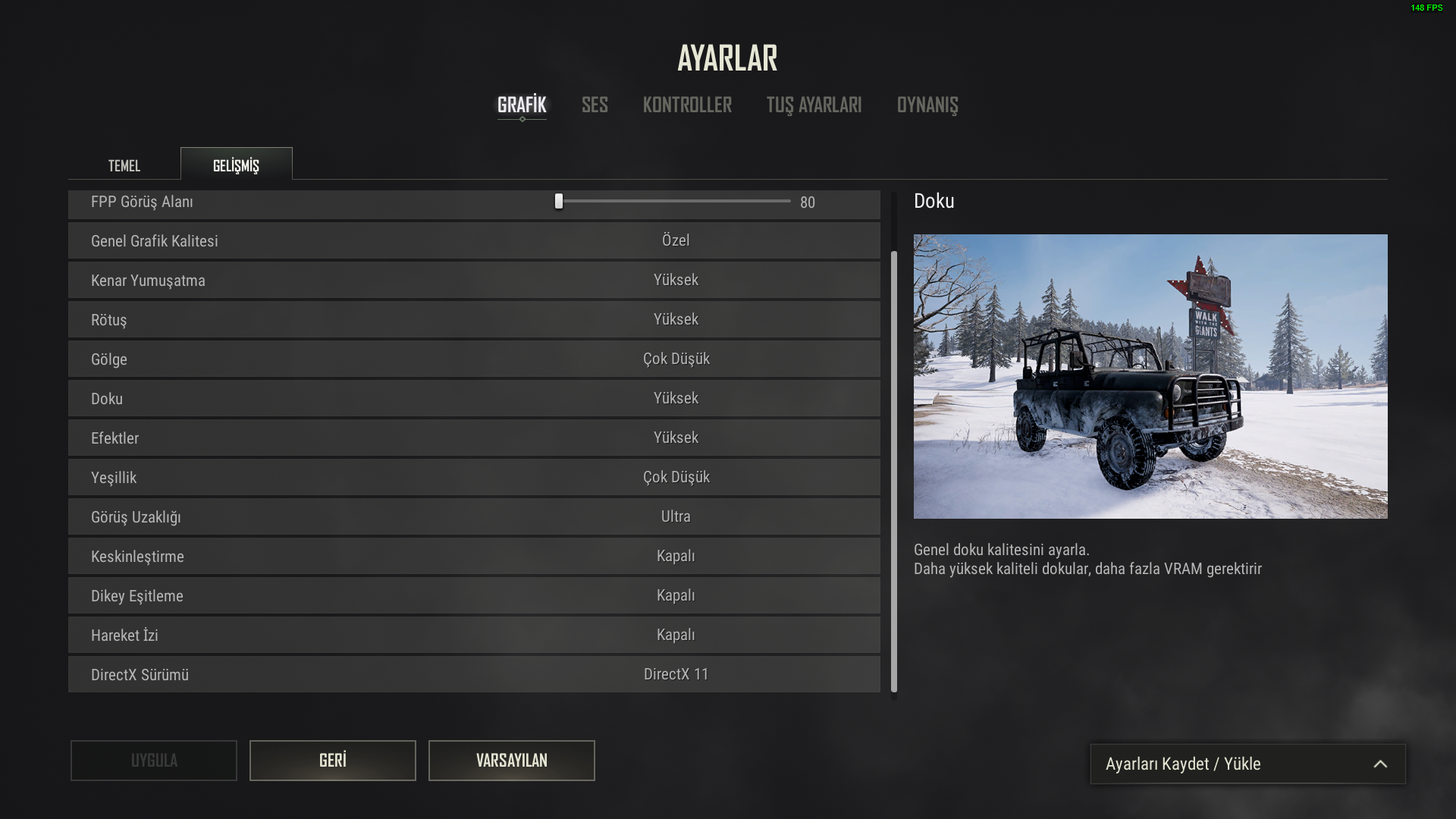Switch to the TEMEL sub-tab
This screenshot has height=819, width=1456.
tap(124, 165)
